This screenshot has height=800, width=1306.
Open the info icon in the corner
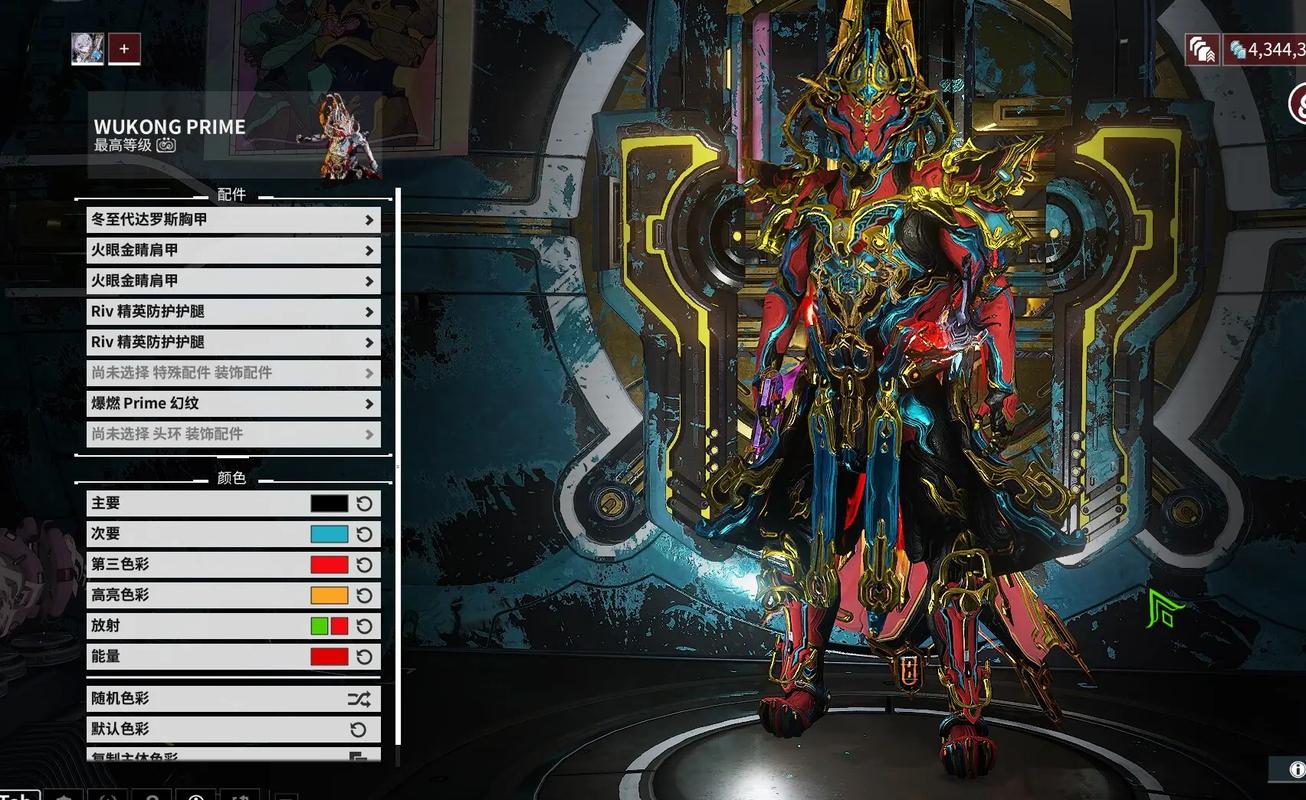pos(1297,769)
